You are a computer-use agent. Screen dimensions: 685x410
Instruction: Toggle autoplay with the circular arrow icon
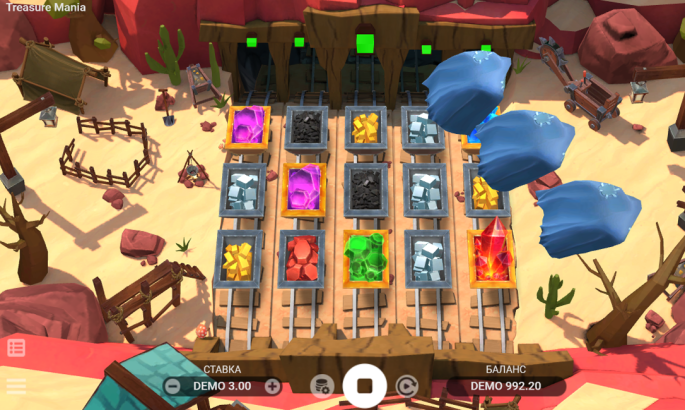coord(407,386)
